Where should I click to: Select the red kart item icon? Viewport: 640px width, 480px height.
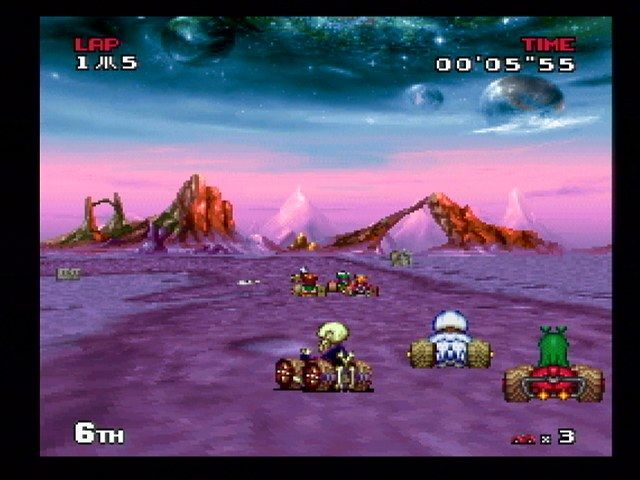point(523,438)
